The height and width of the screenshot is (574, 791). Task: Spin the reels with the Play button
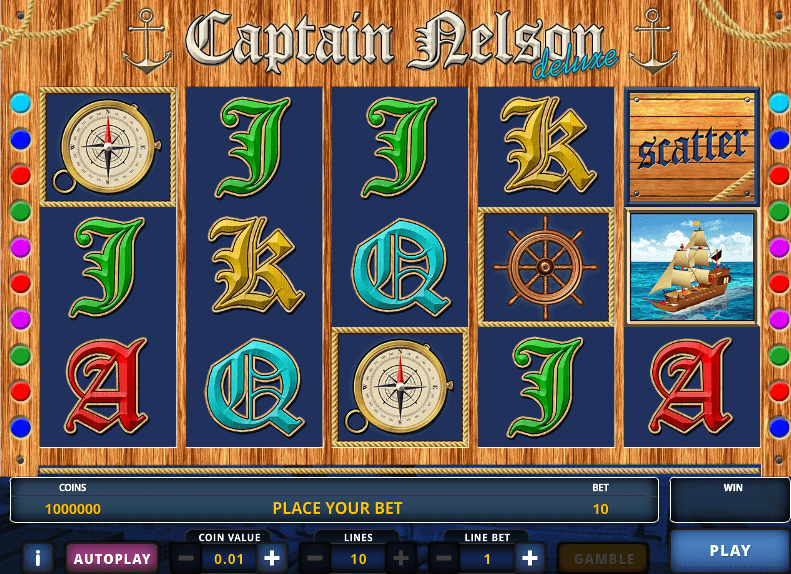click(729, 551)
